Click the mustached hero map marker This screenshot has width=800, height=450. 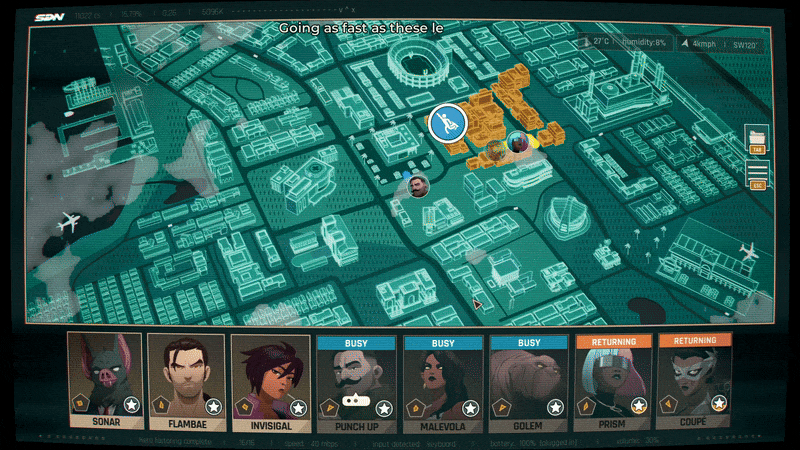click(x=418, y=186)
